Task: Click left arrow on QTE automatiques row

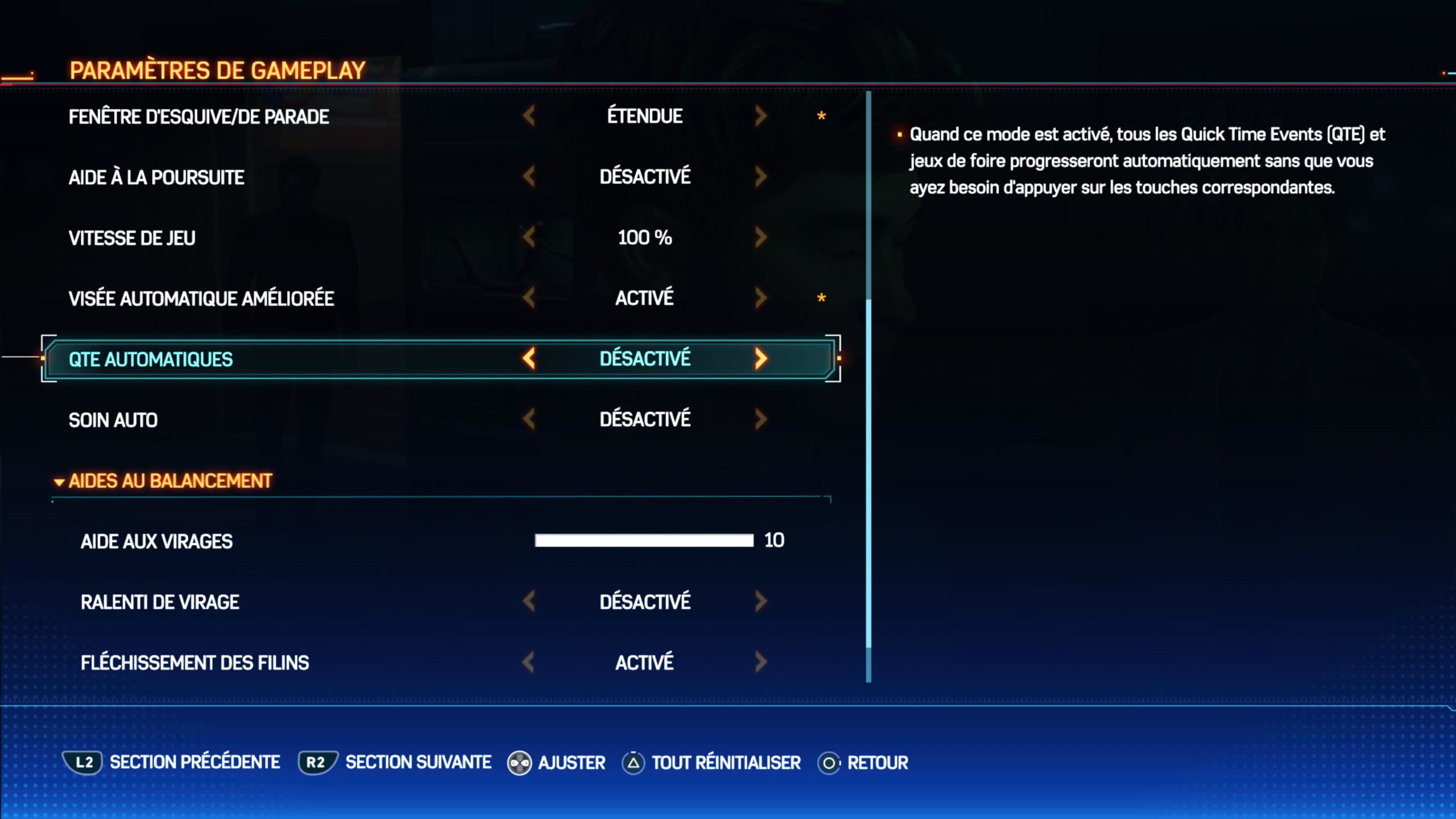Action: coord(529,358)
